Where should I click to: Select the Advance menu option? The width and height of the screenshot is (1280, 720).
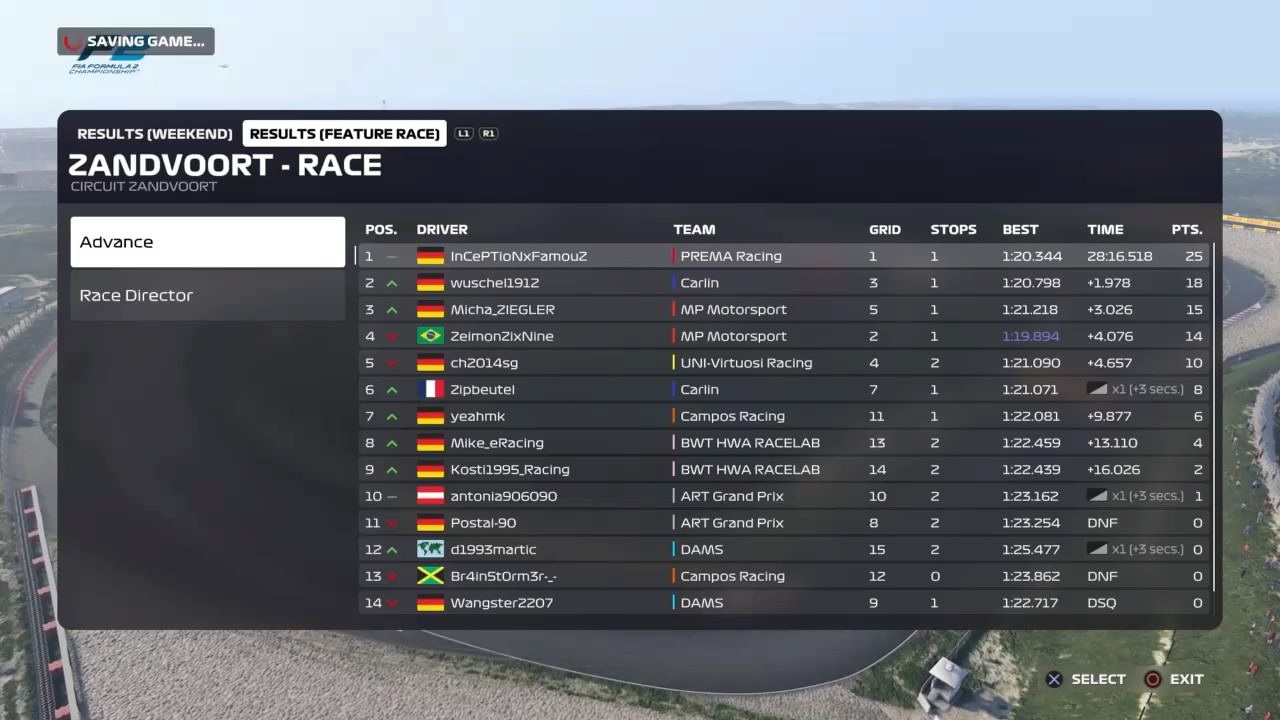(x=207, y=242)
